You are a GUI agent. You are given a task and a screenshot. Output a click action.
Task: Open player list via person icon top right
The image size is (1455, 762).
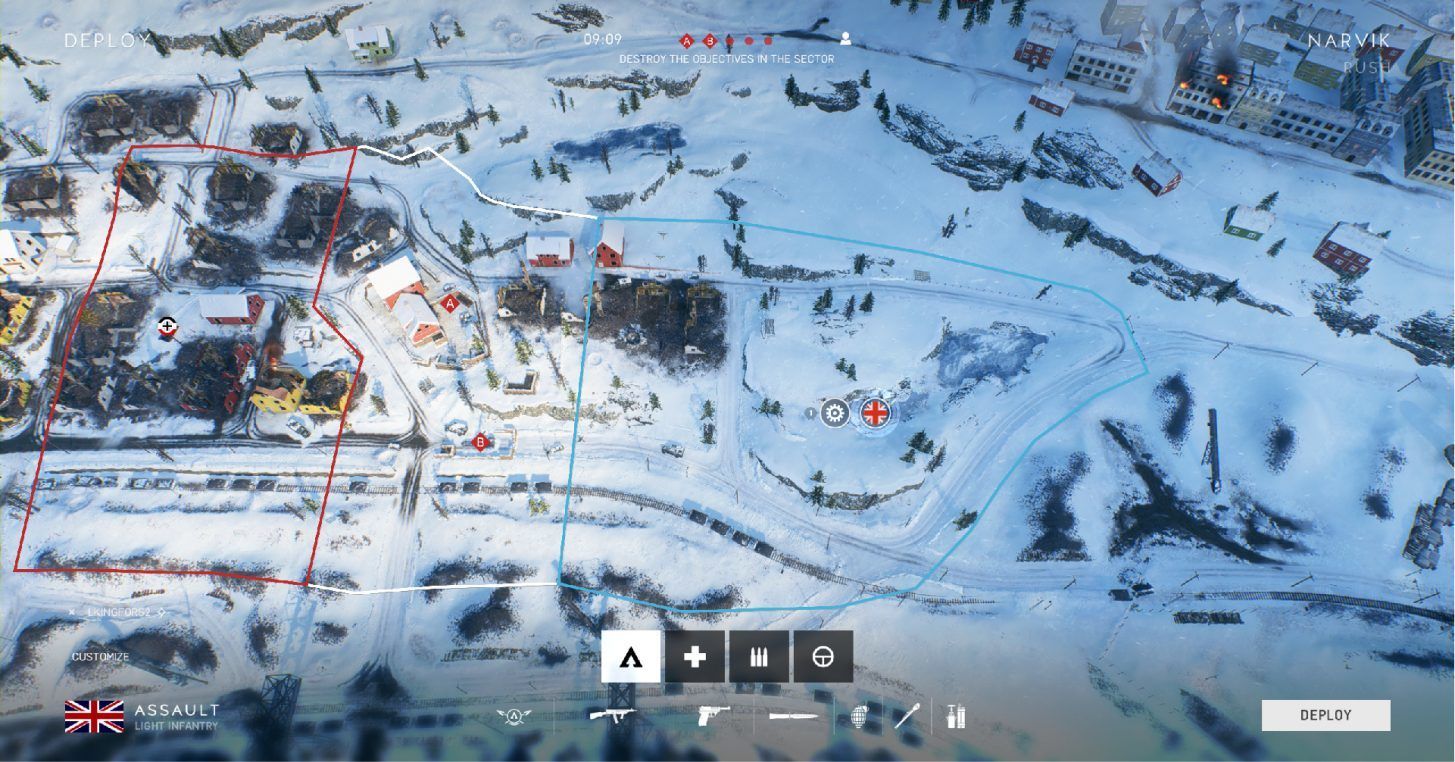point(845,38)
